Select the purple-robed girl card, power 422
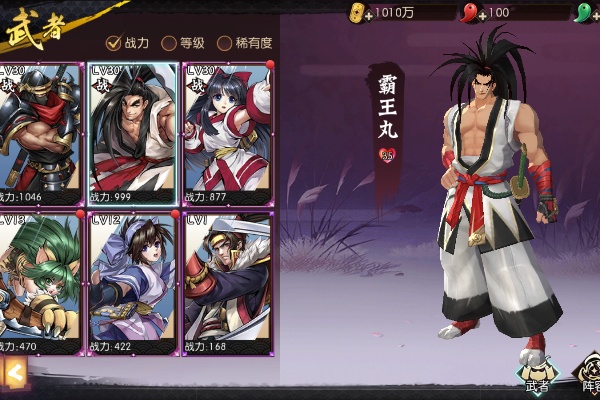The width and height of the screenshot is (600, 400). pyautogui.click(x=132, y=283)
